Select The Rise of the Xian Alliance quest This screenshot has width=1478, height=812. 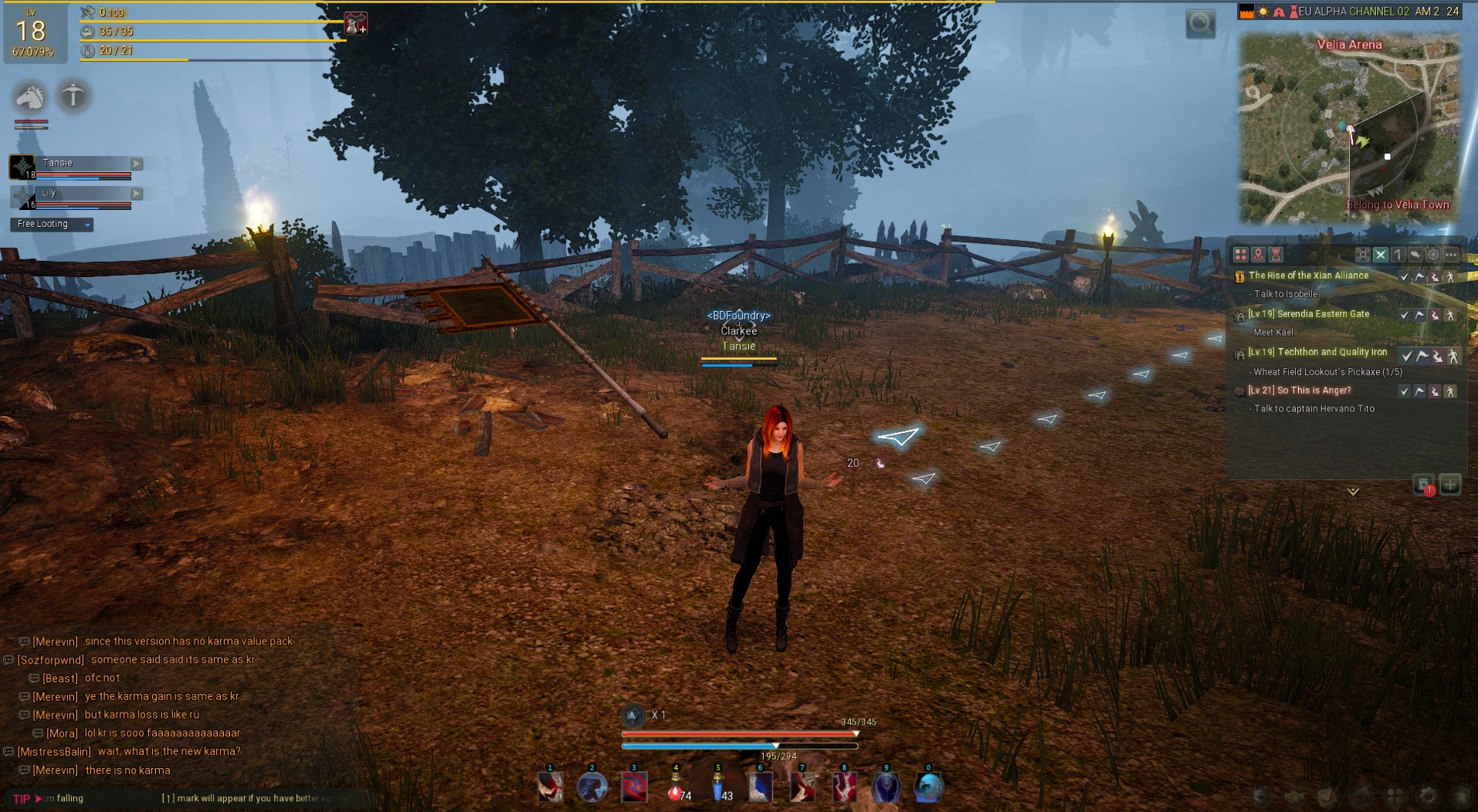tap(1308, 276)
